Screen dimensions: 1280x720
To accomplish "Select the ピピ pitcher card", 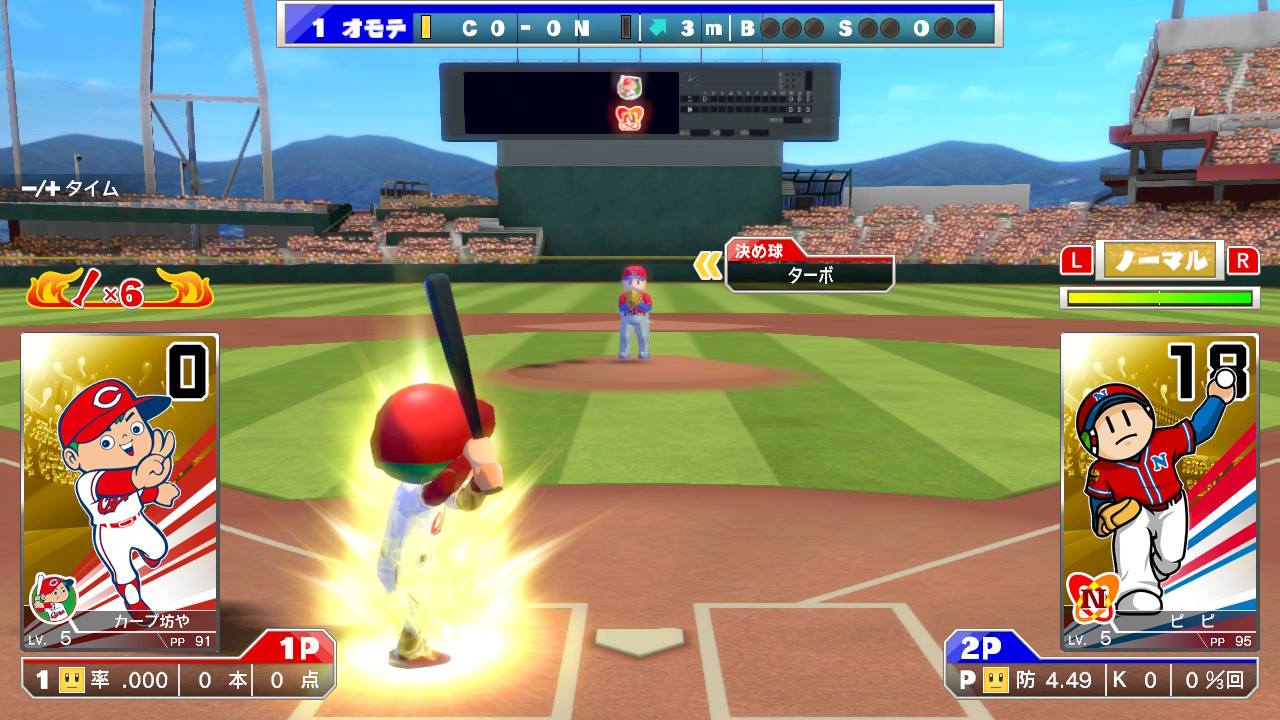I will 1159,491.
